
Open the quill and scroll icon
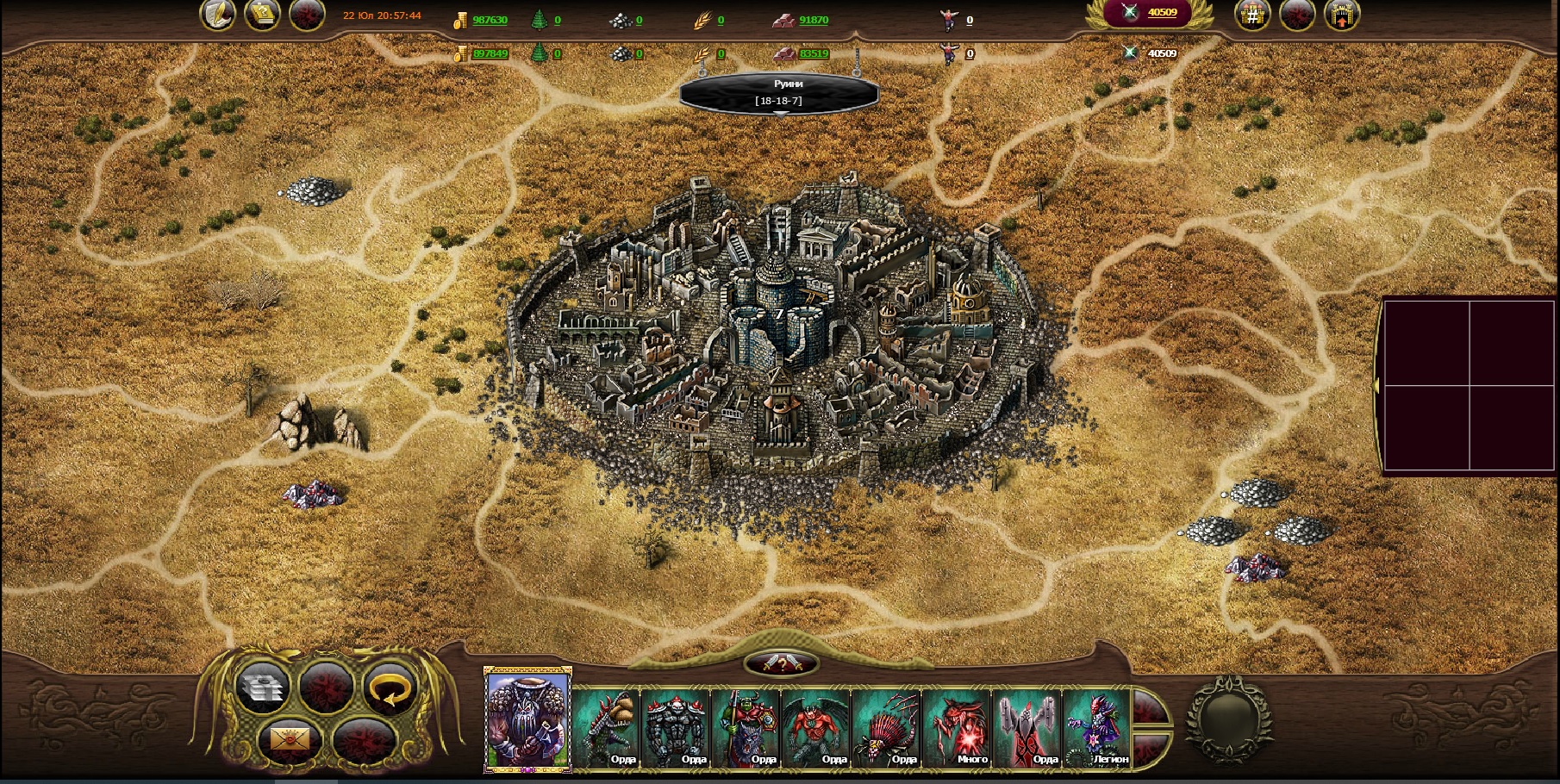(218, 15)
